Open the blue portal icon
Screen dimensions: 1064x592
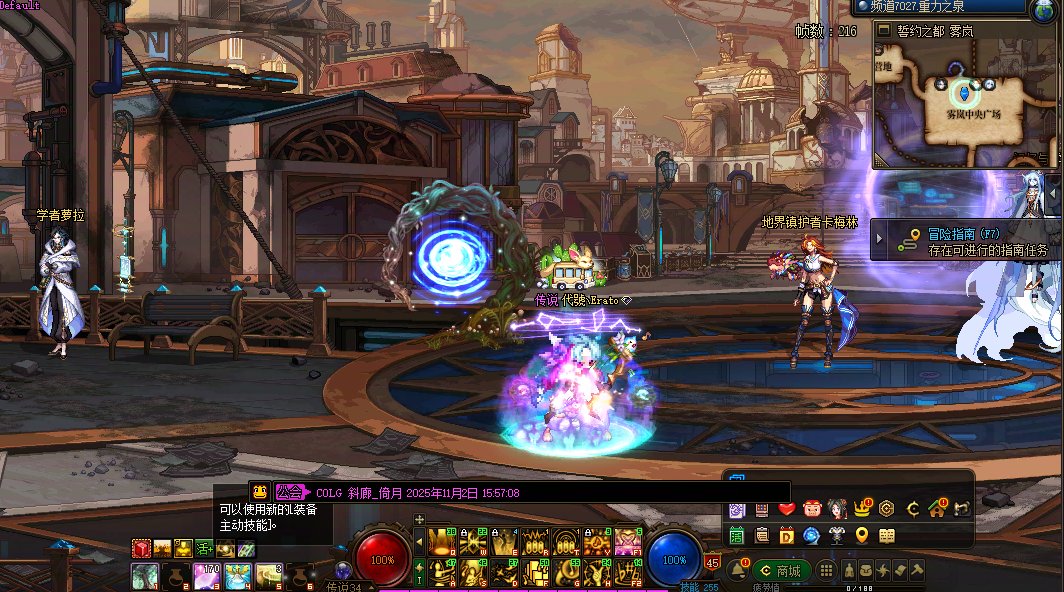click(812, 536)
